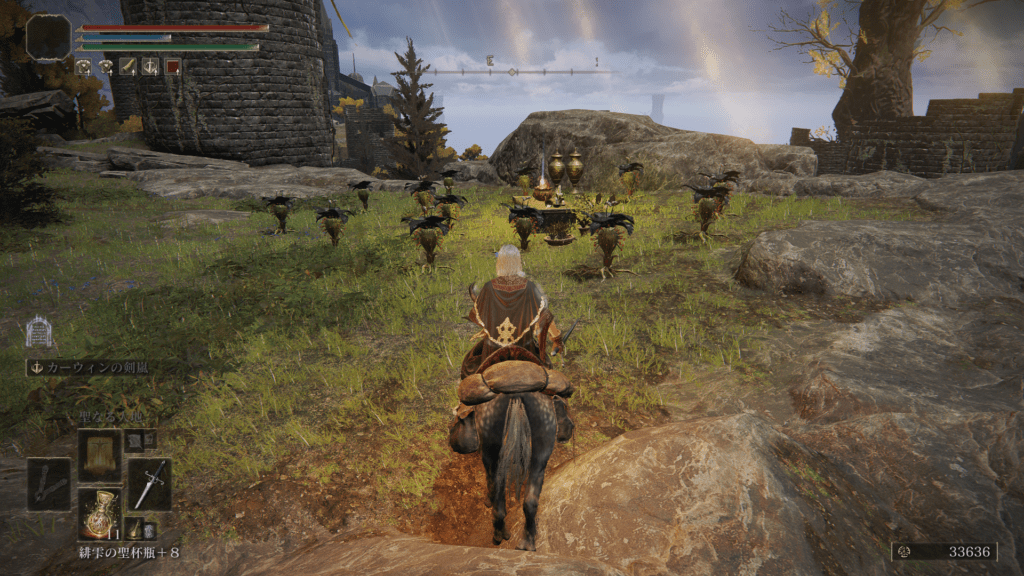Select the カーウィンの剣嵐 skill label
The height and width of the screenshot is (576, 1024).
coord(90,367)
